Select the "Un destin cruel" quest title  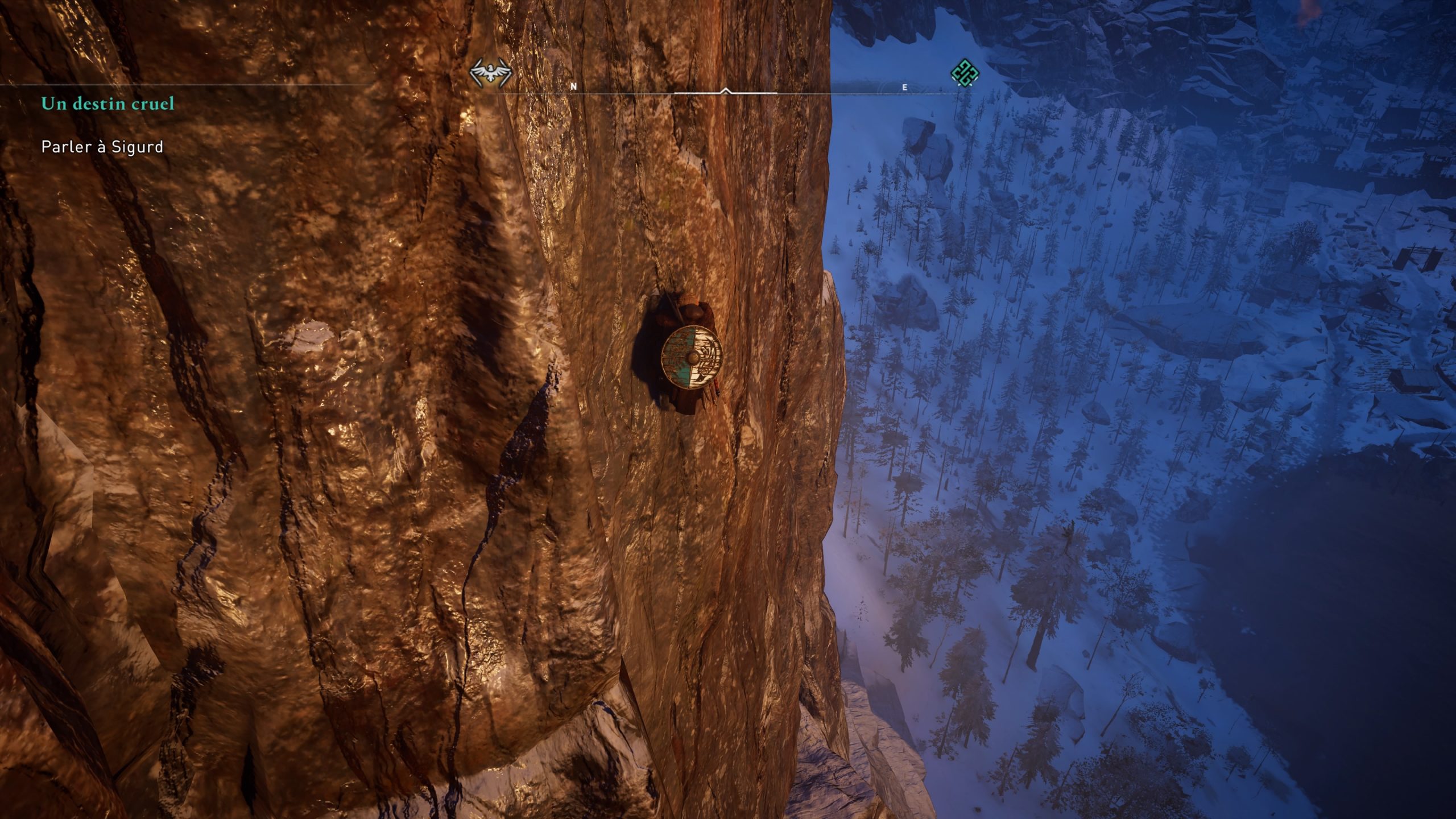(107, 104)
